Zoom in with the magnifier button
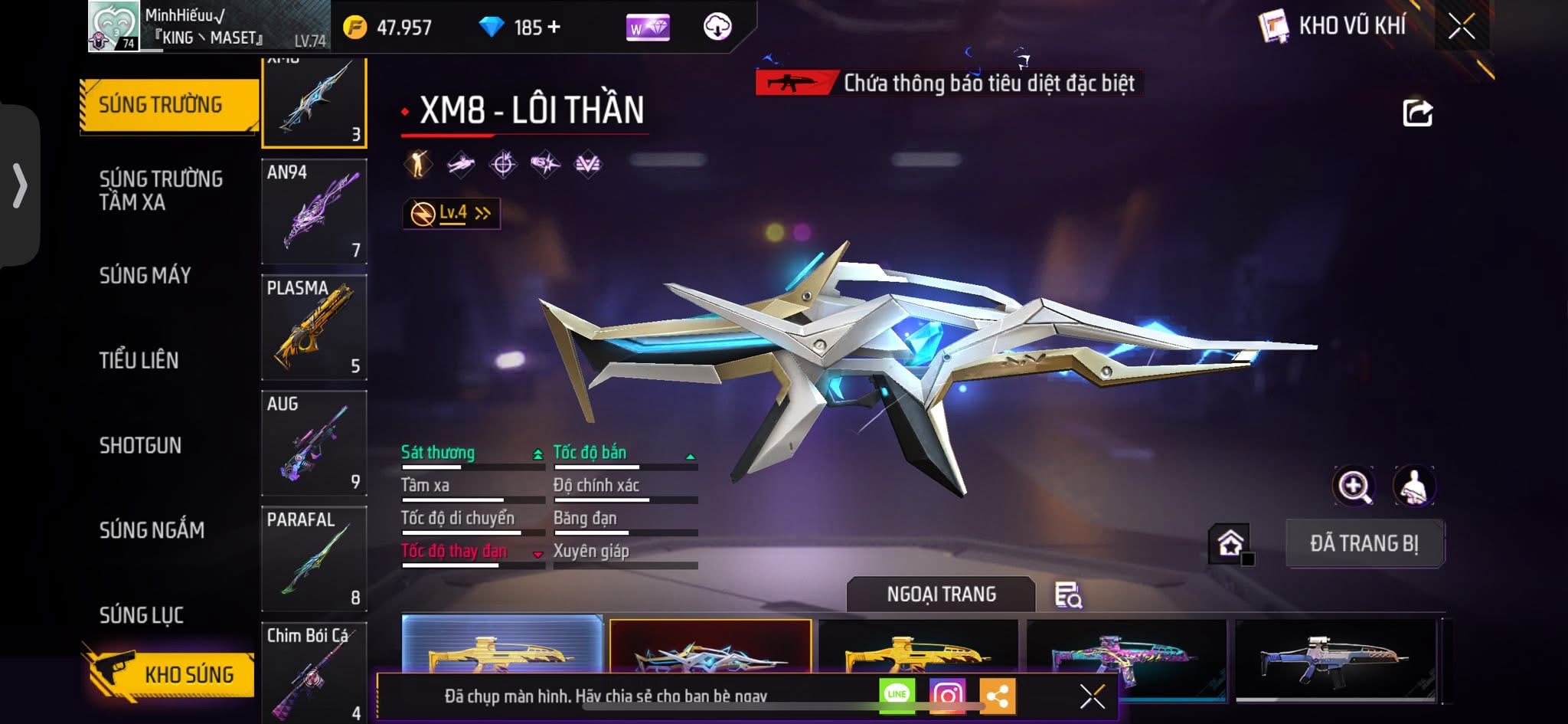Image resolution: width=1568 pixels, height=724 pixels. point(1354,486)
